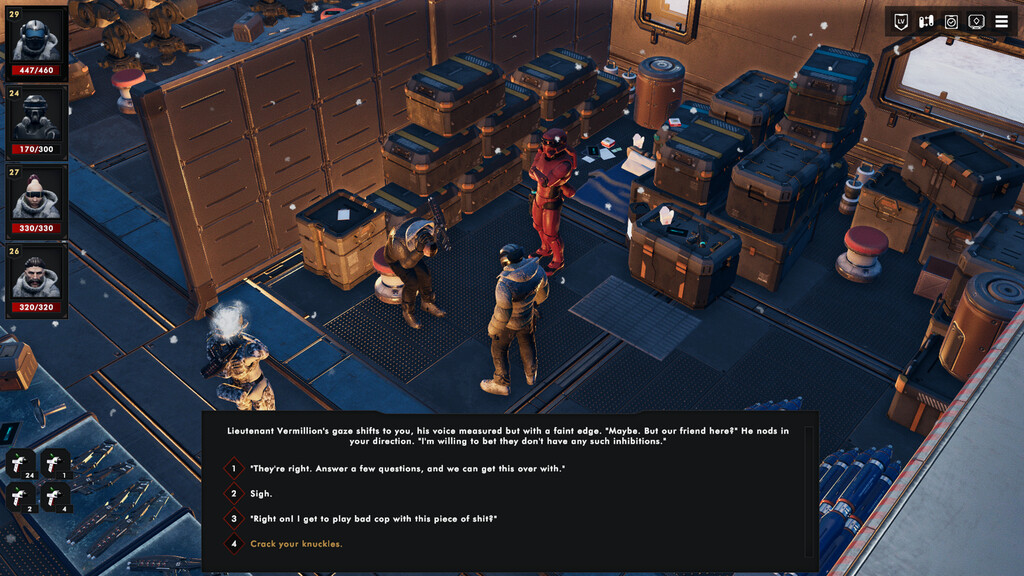The image size is (1024, 576).
Task: Open the hamburger main menu
Action: (1001, 21)
